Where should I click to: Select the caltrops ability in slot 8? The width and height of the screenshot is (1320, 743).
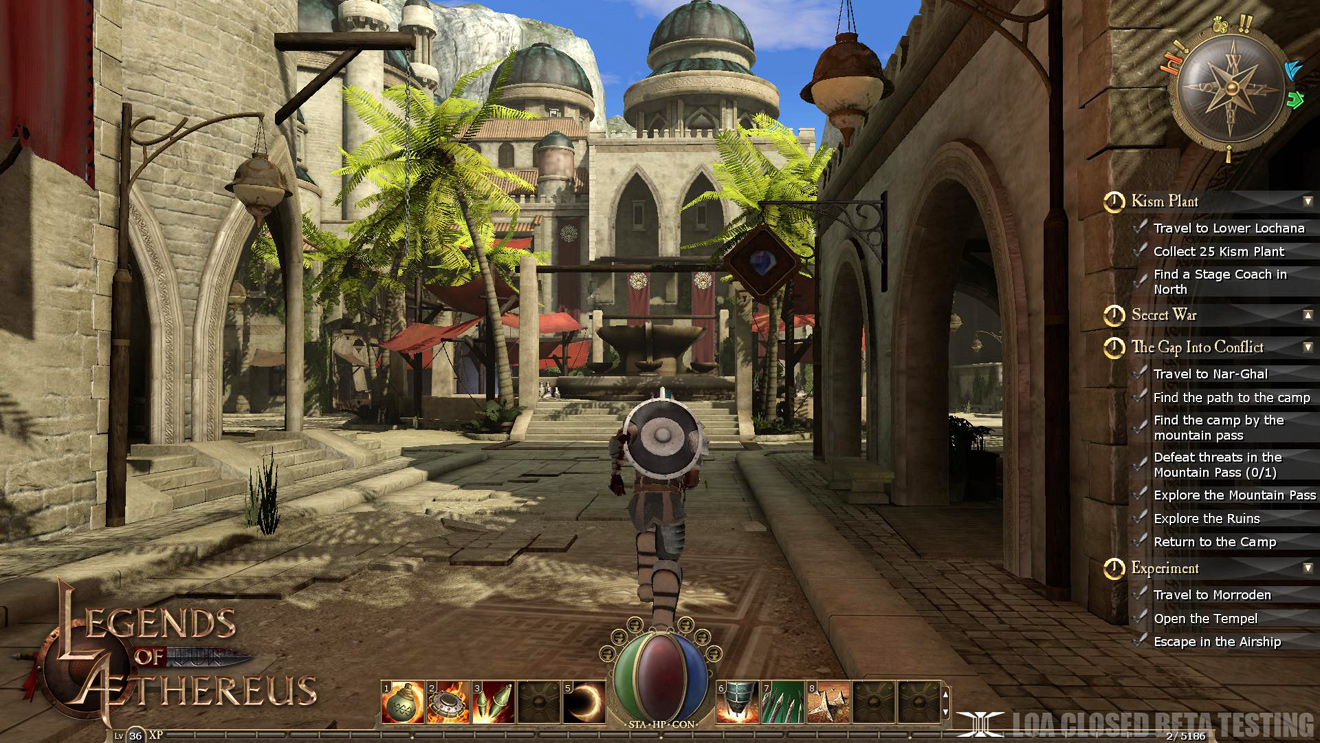point(828,702)
